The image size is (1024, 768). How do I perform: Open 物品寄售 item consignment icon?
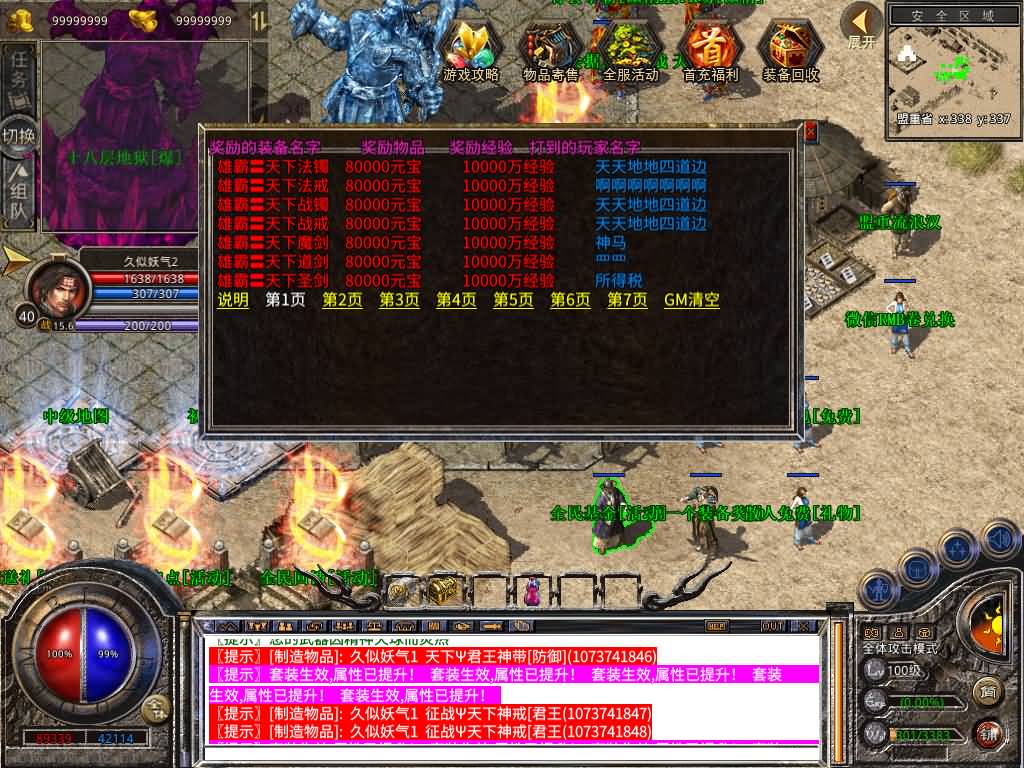[x=551, y=49]
